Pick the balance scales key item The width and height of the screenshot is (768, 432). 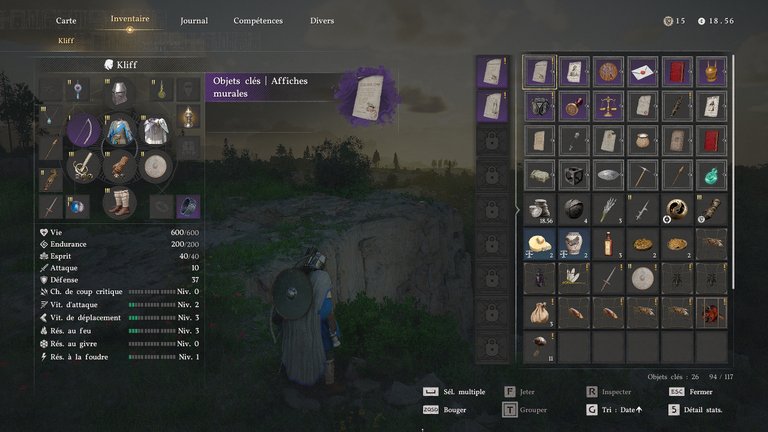point(608,106)
